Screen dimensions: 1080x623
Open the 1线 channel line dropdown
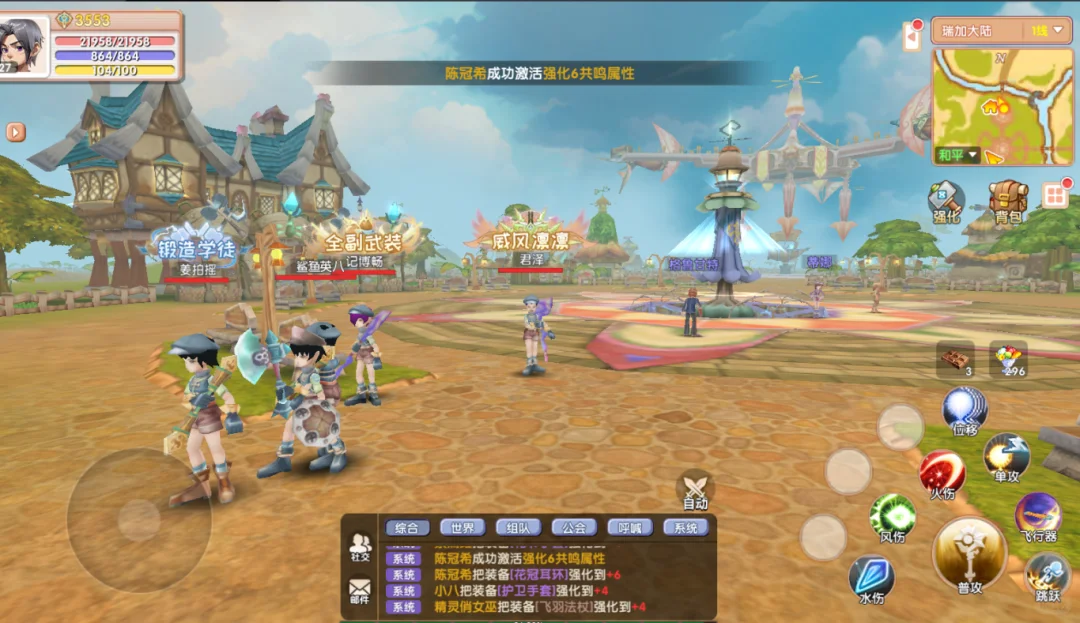(x=1047, y=31)
